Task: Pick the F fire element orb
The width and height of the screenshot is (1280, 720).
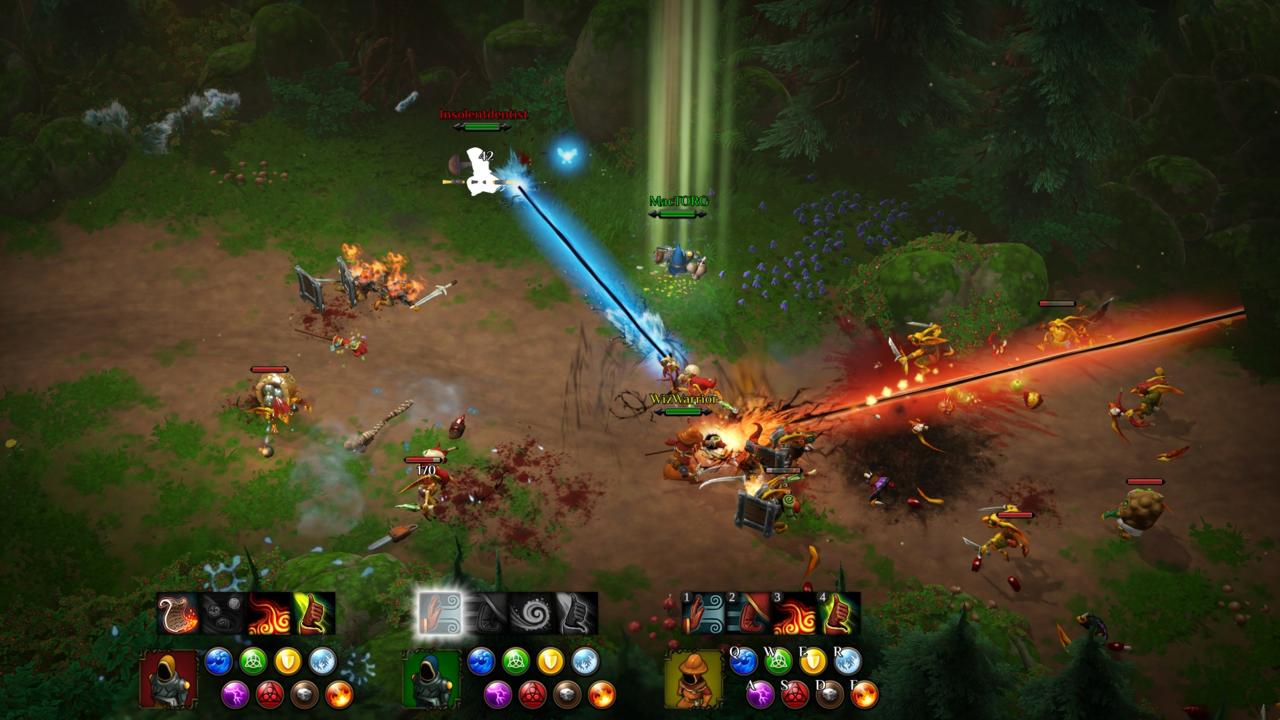Action: pyautogui.click(x=864, y=694)
